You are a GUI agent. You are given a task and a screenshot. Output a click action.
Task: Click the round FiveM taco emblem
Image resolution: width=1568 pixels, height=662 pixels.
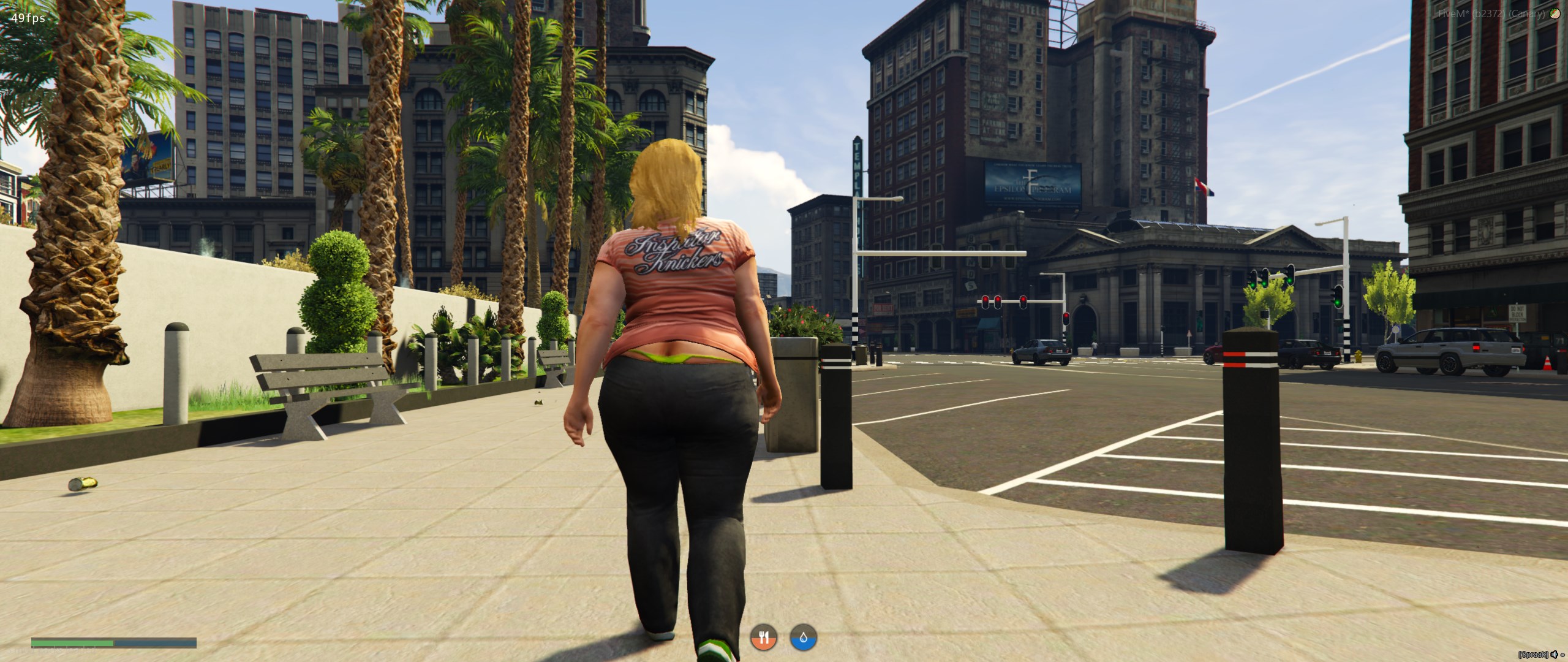click(1555, 14)
